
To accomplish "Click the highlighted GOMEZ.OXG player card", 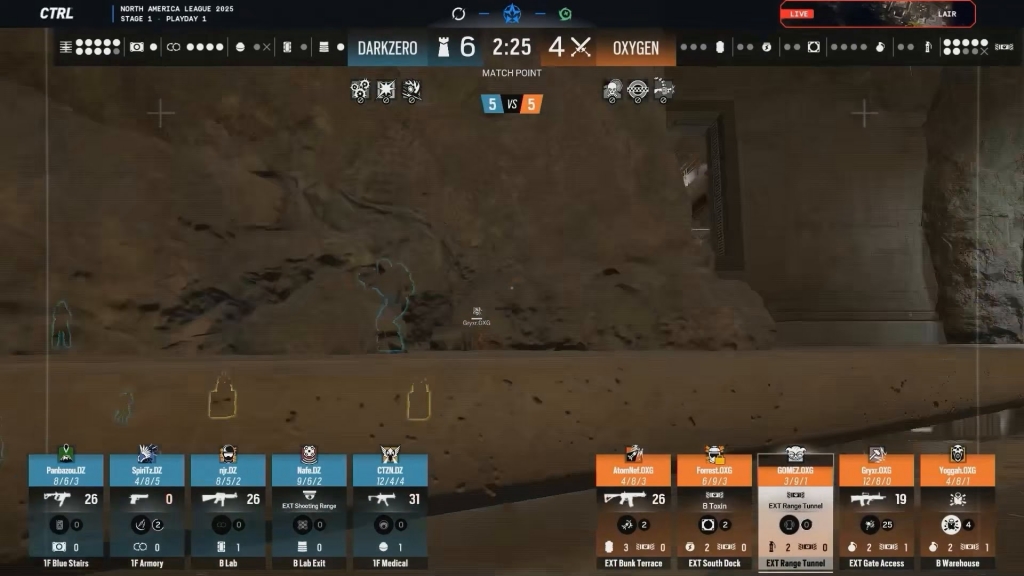I will click(x=795, y=512).
